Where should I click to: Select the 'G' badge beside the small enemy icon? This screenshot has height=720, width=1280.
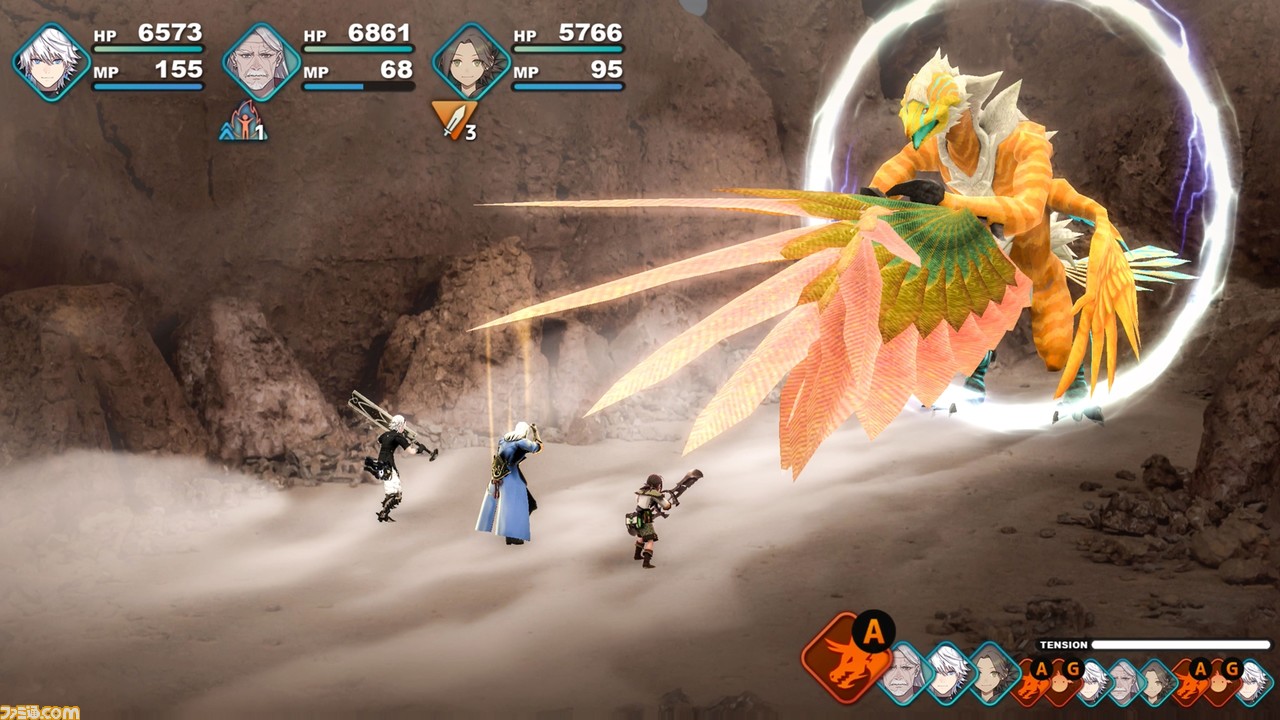(x=1071, y=667)
